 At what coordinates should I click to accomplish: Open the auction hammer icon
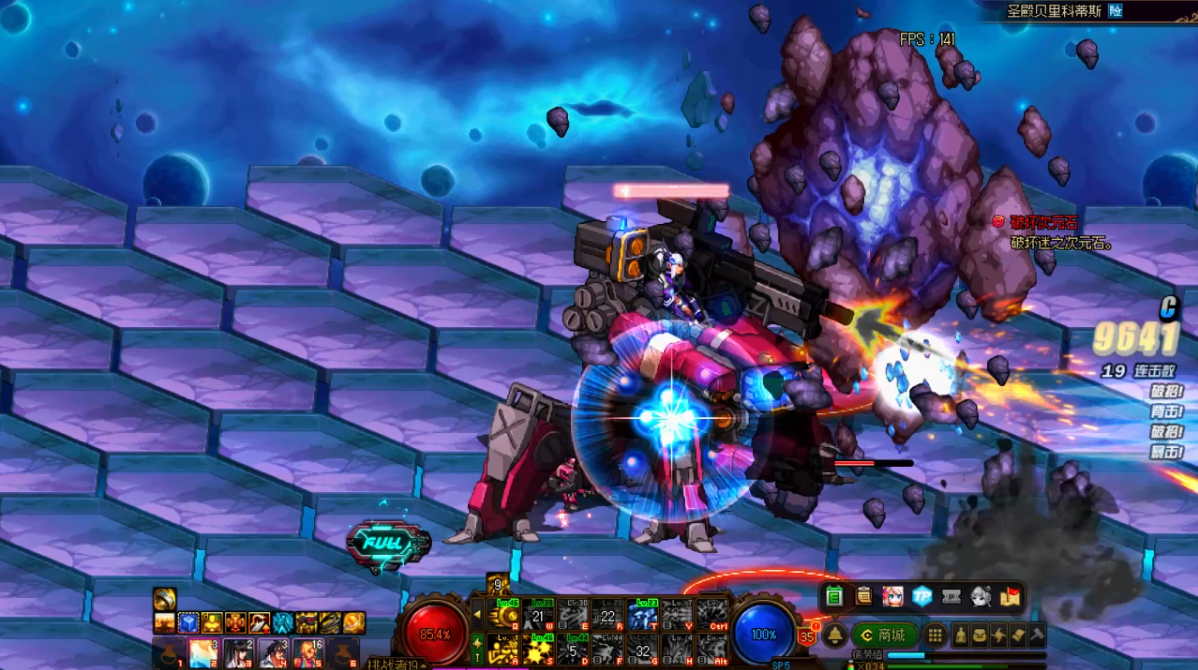click(x=1037, y=635)
